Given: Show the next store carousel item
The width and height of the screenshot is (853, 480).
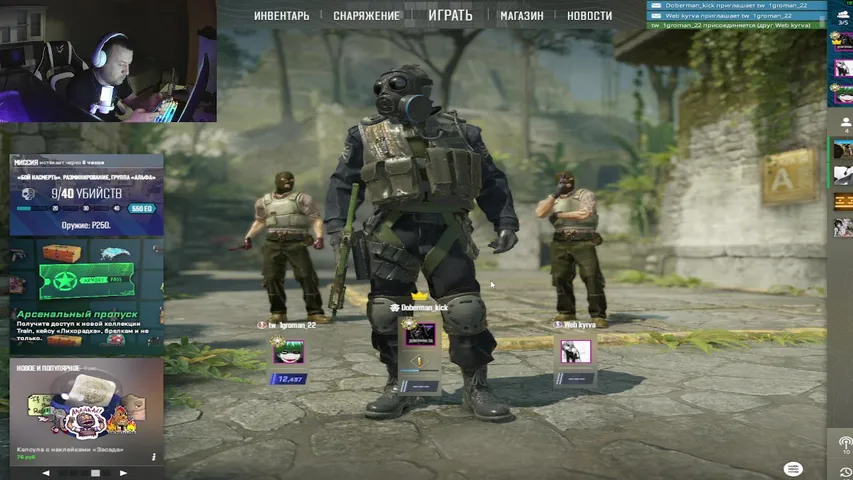Looking at the screenshot, I should coord(124,472).
